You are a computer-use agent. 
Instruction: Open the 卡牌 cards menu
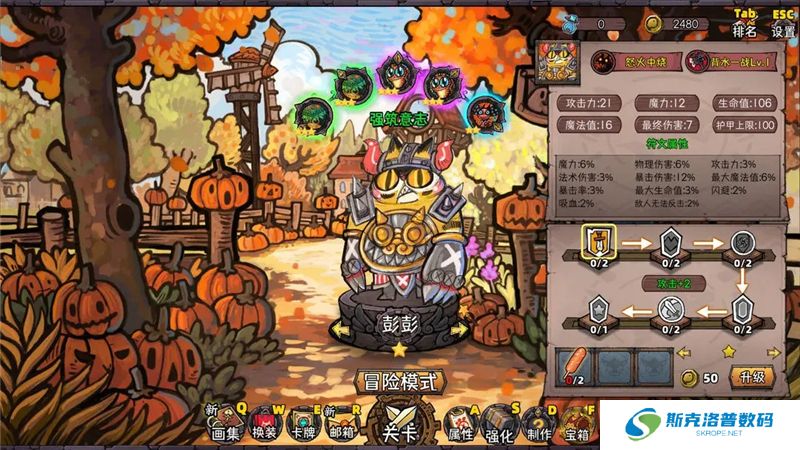pyautogui.click(x=301, y=426)
